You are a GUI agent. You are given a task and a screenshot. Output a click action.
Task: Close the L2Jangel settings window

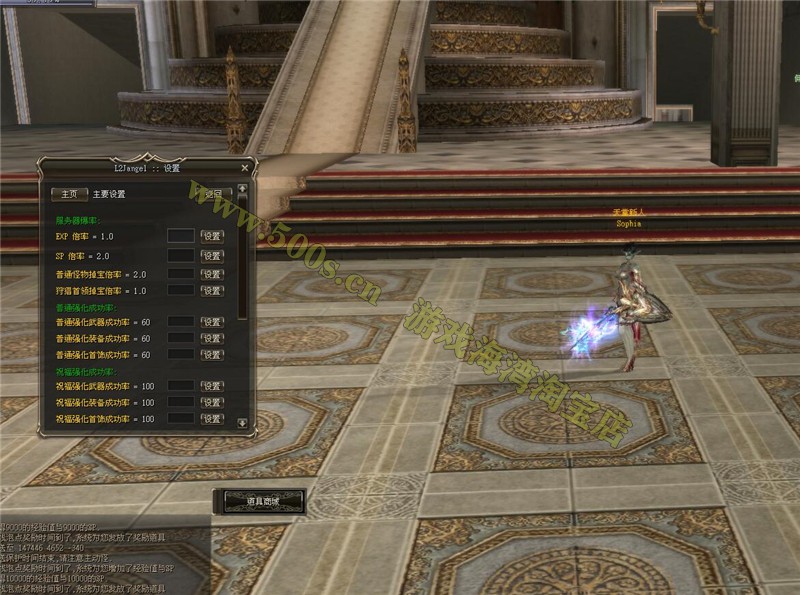pos(245,168)
